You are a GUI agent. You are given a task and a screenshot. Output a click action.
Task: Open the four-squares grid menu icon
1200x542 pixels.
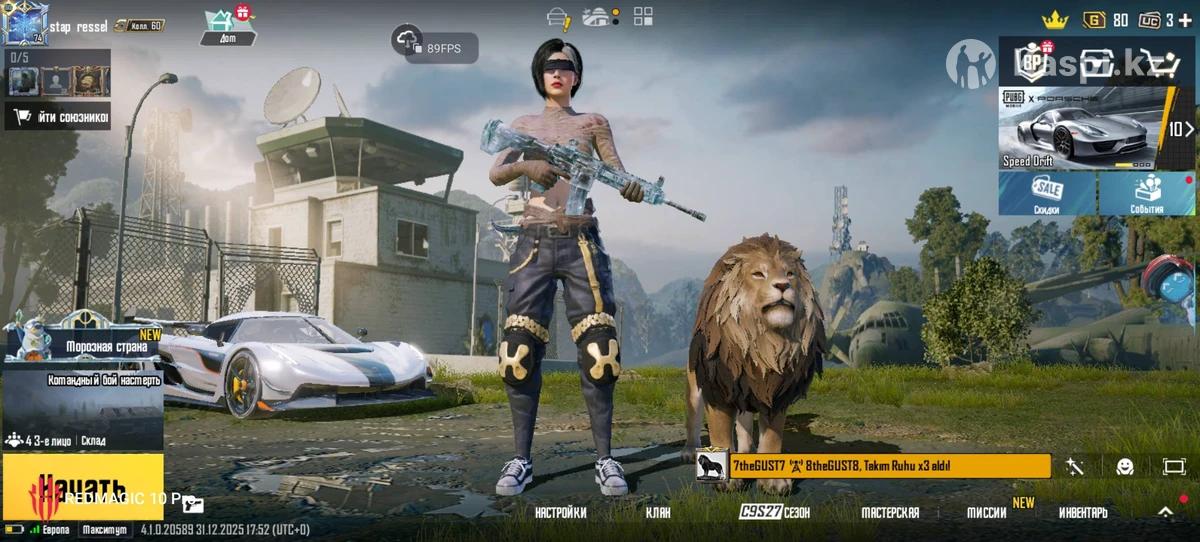point(644,16)
